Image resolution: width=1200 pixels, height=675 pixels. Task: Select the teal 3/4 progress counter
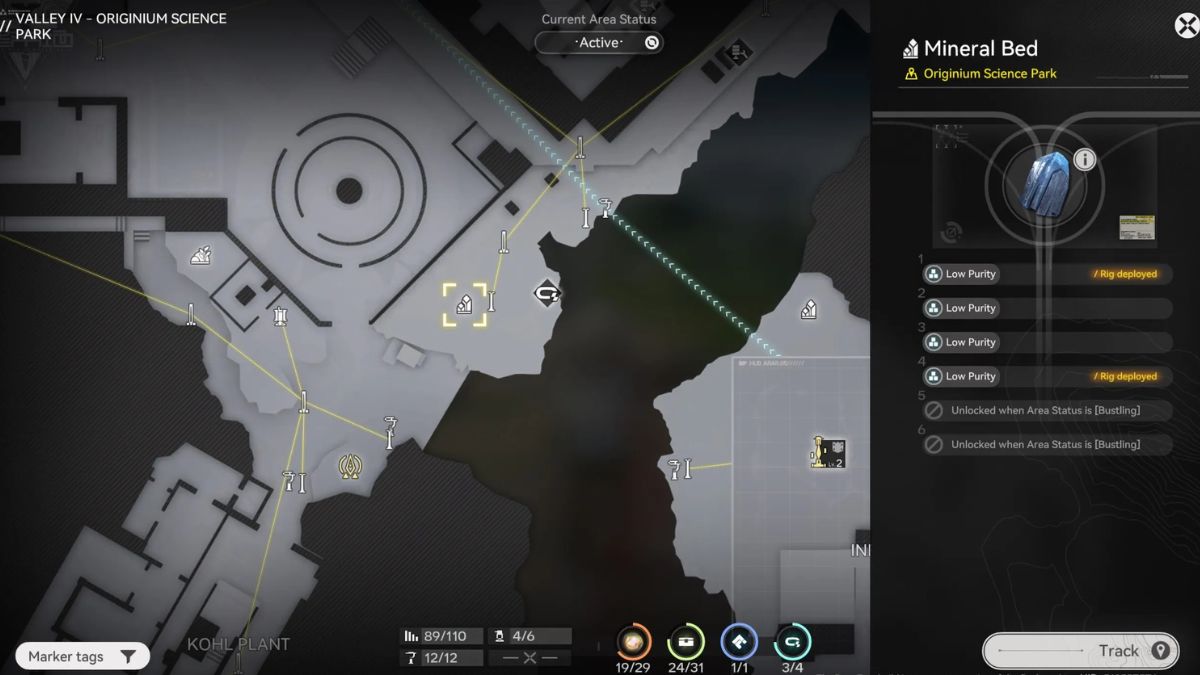click(792, 642)
